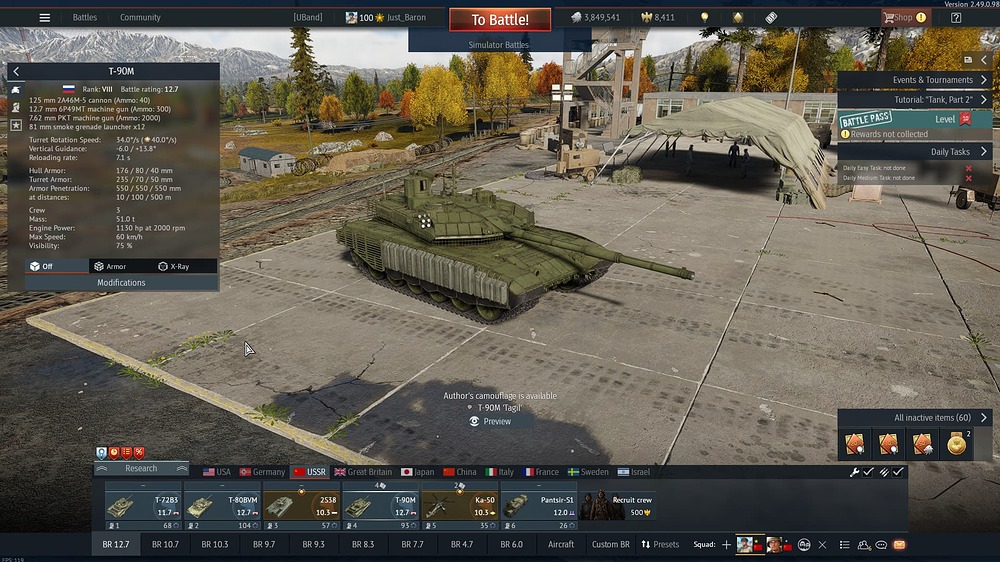
Task: Open the Research tree
Action: [x=141, y=468]
